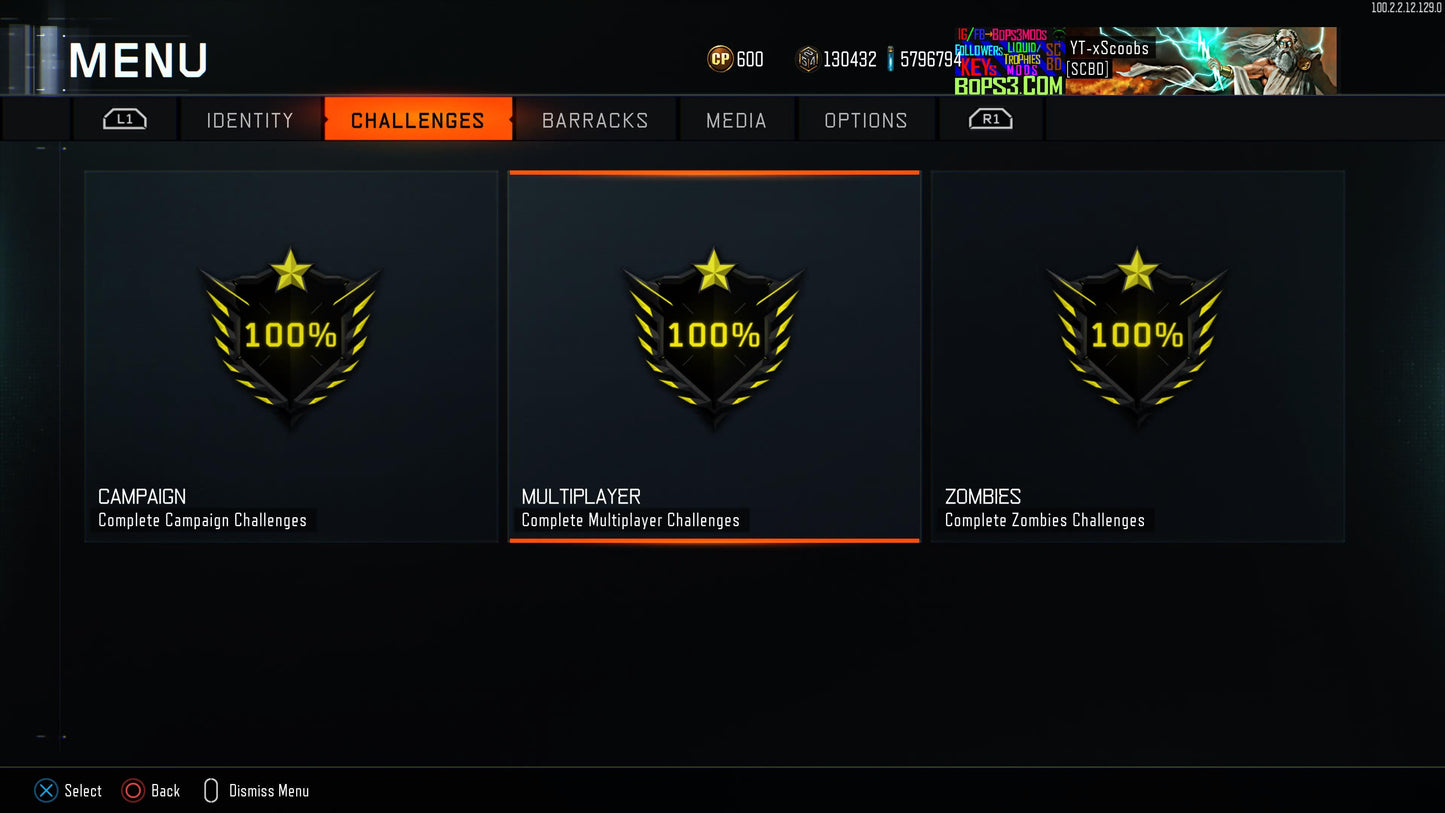Switch to the Identity tab
The image size is (1445, 813).
click(x=249, y=120)
